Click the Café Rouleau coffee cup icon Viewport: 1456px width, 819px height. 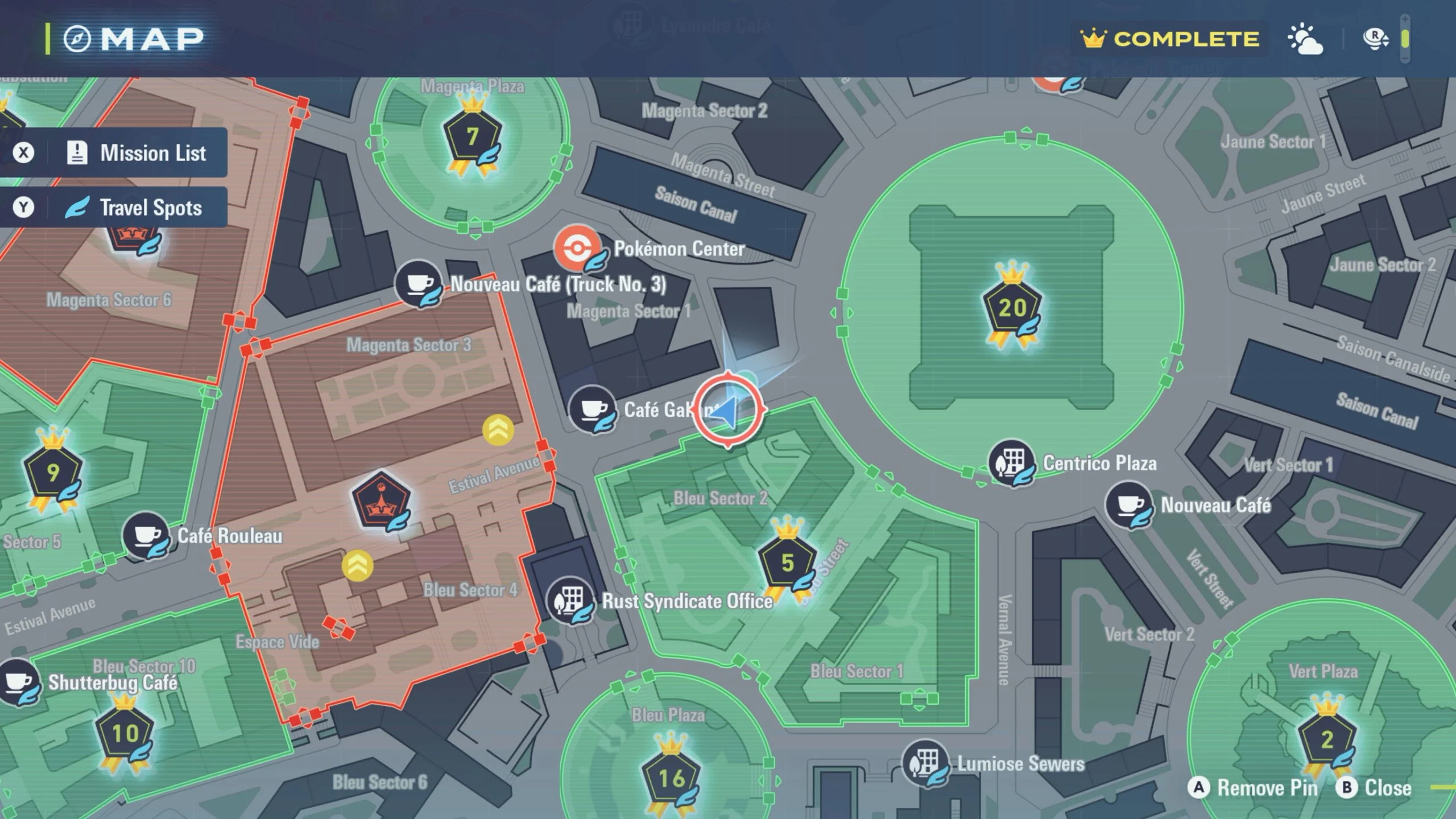144,535
